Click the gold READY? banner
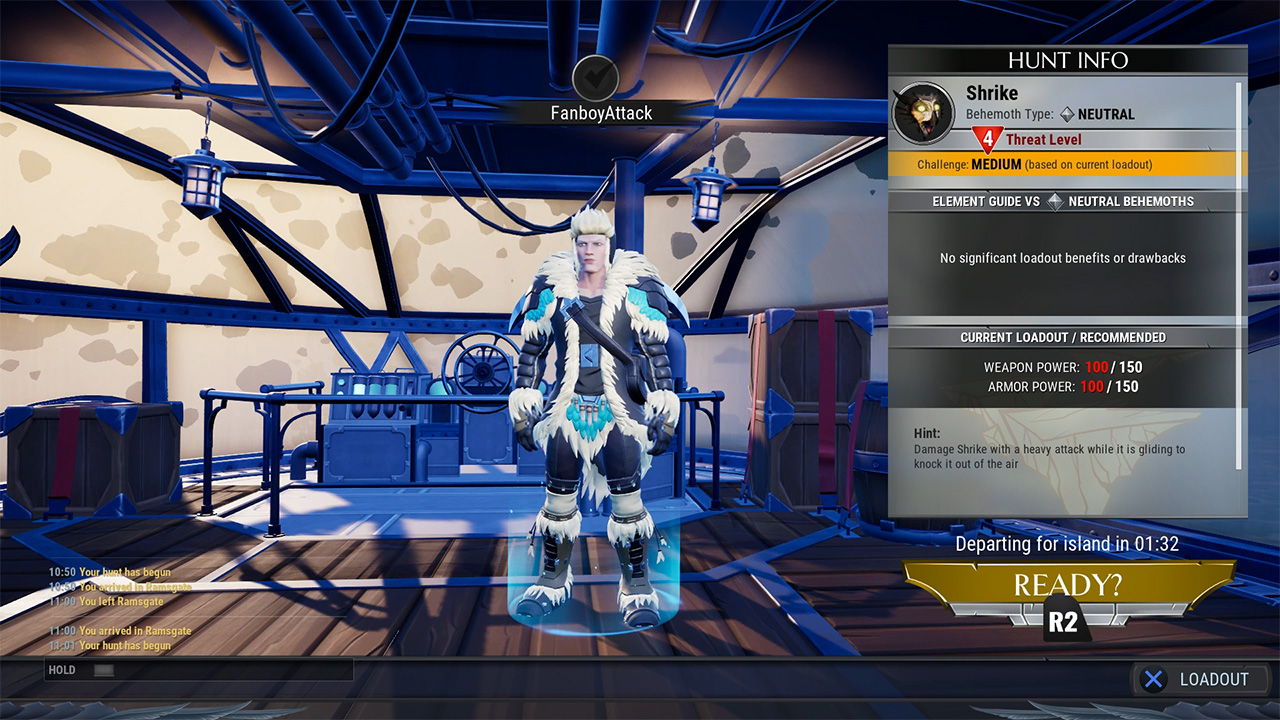The width and height of the screenshot is (1280, 720). [x=1069, y=585]
